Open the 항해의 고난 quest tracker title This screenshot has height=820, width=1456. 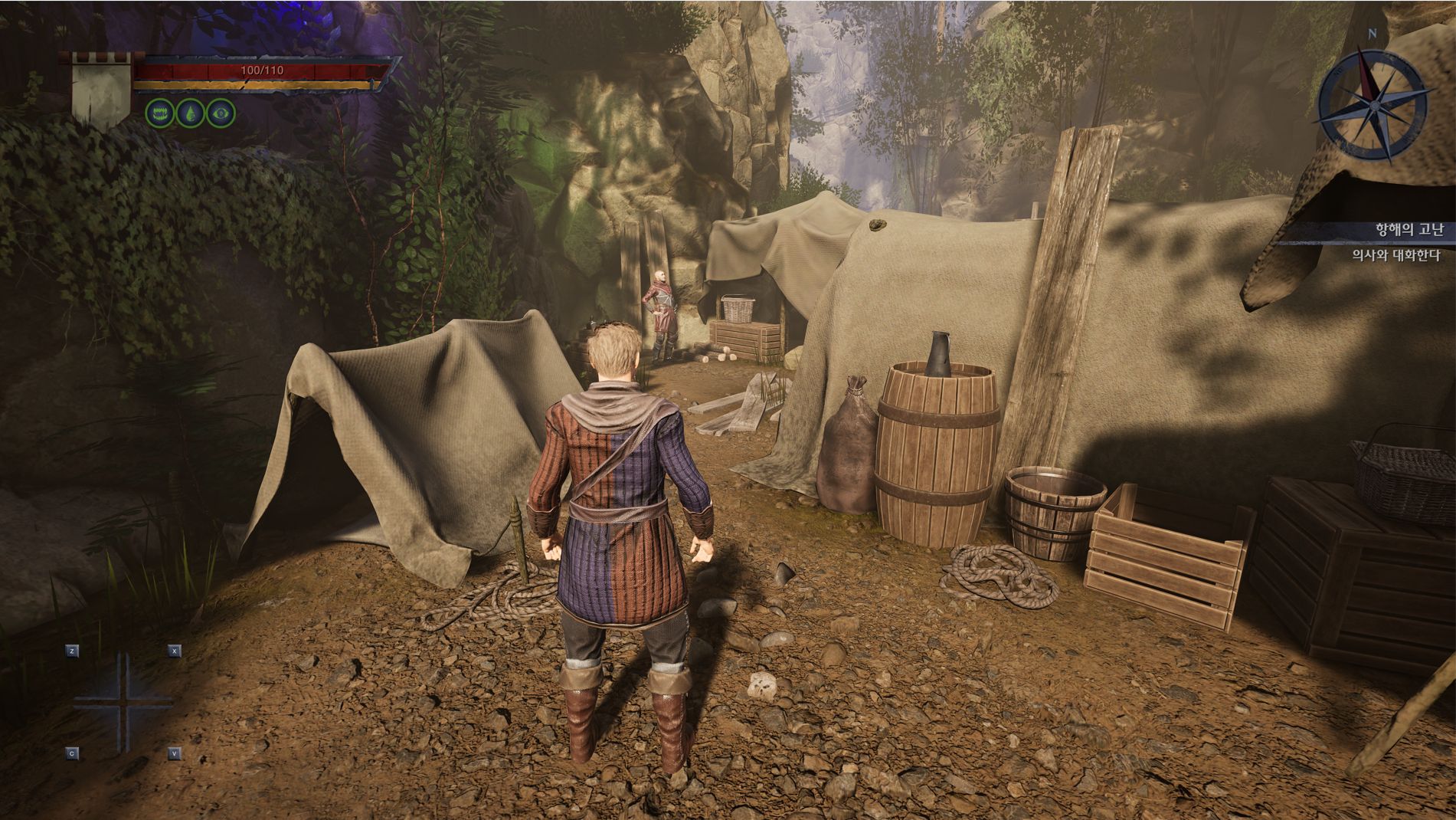tap(1409, 231)
